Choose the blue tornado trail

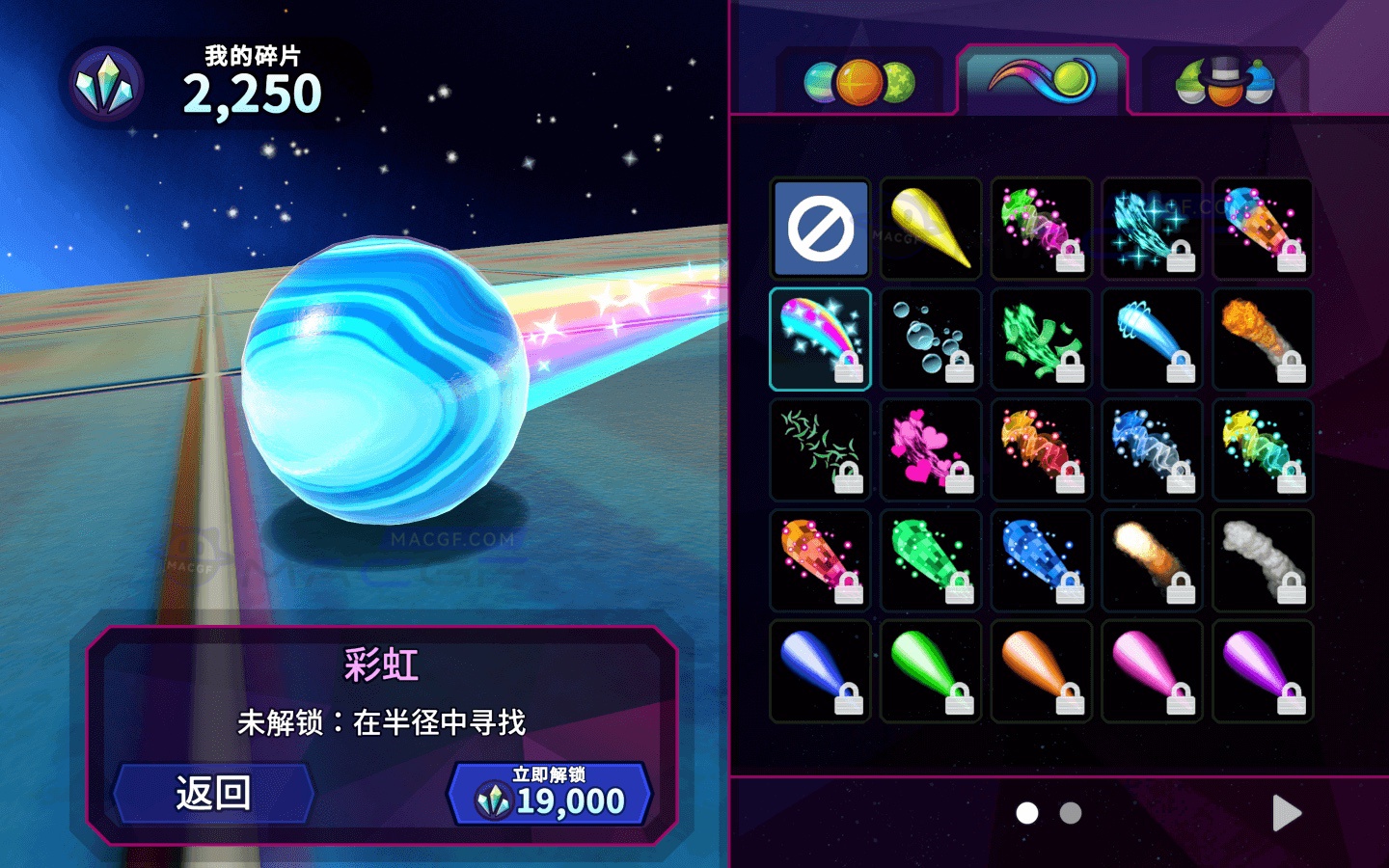(1152, 339)
